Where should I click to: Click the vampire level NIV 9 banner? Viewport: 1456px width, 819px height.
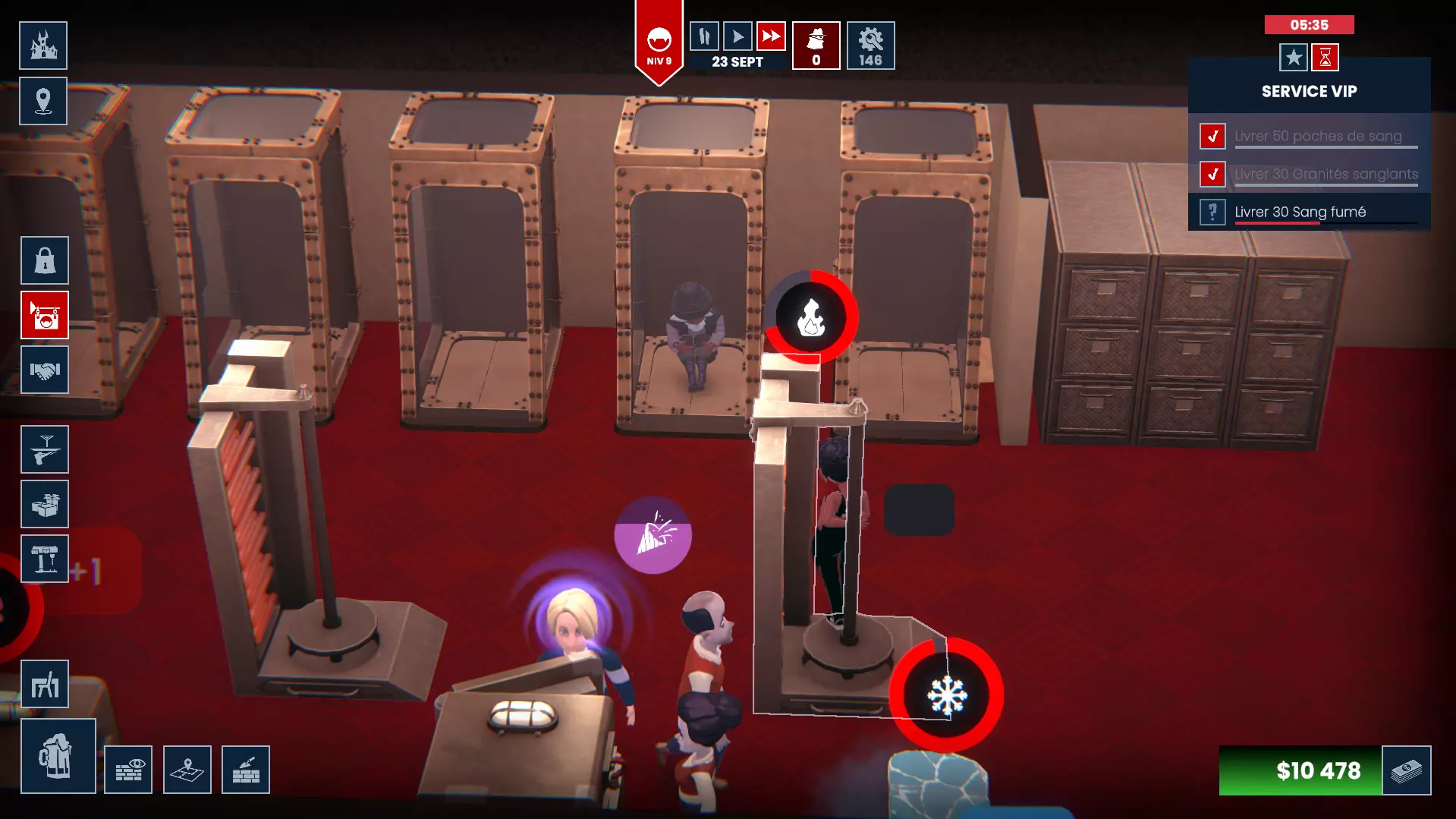coord(659,44)
